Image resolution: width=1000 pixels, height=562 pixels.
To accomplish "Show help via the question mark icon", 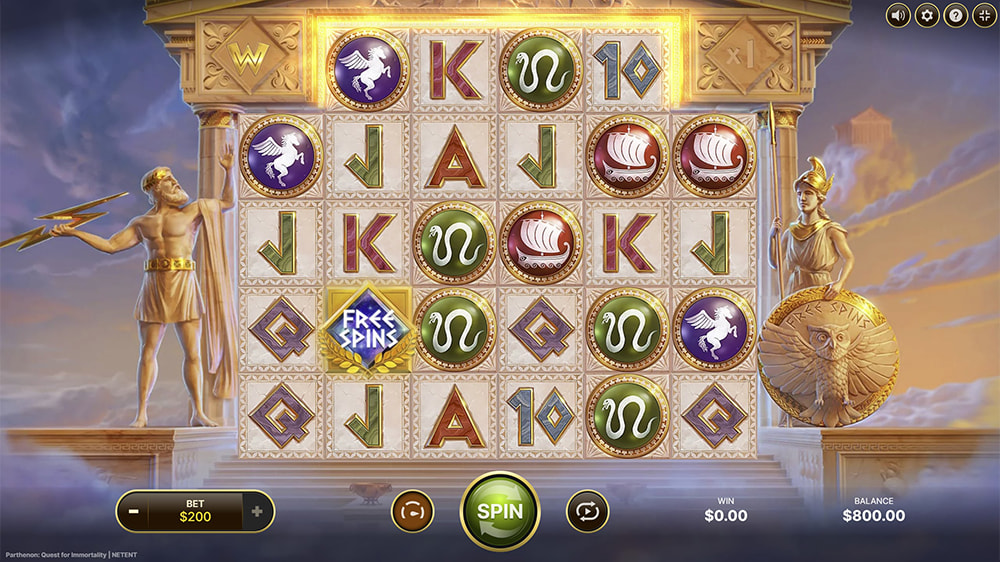I will 955,15.
